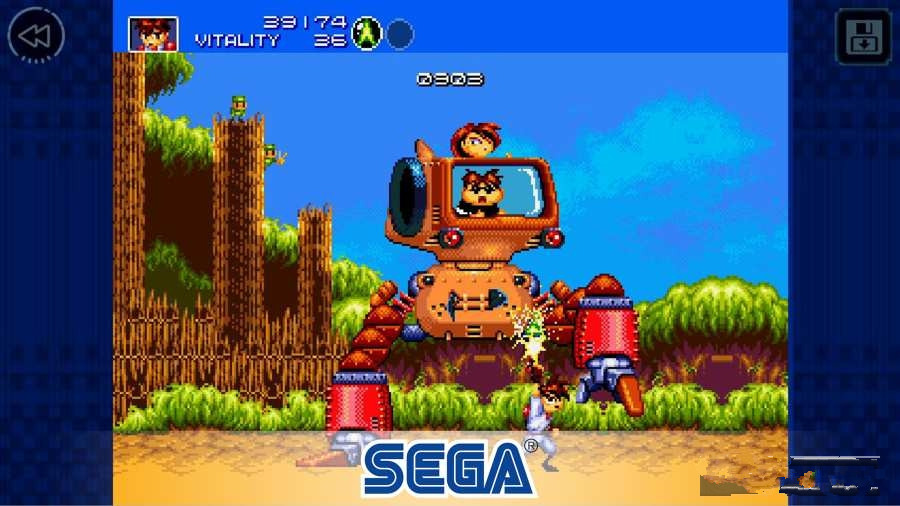Open the save state menu
The height and width of the screenshot is (506, 900).
click(862, 37)
